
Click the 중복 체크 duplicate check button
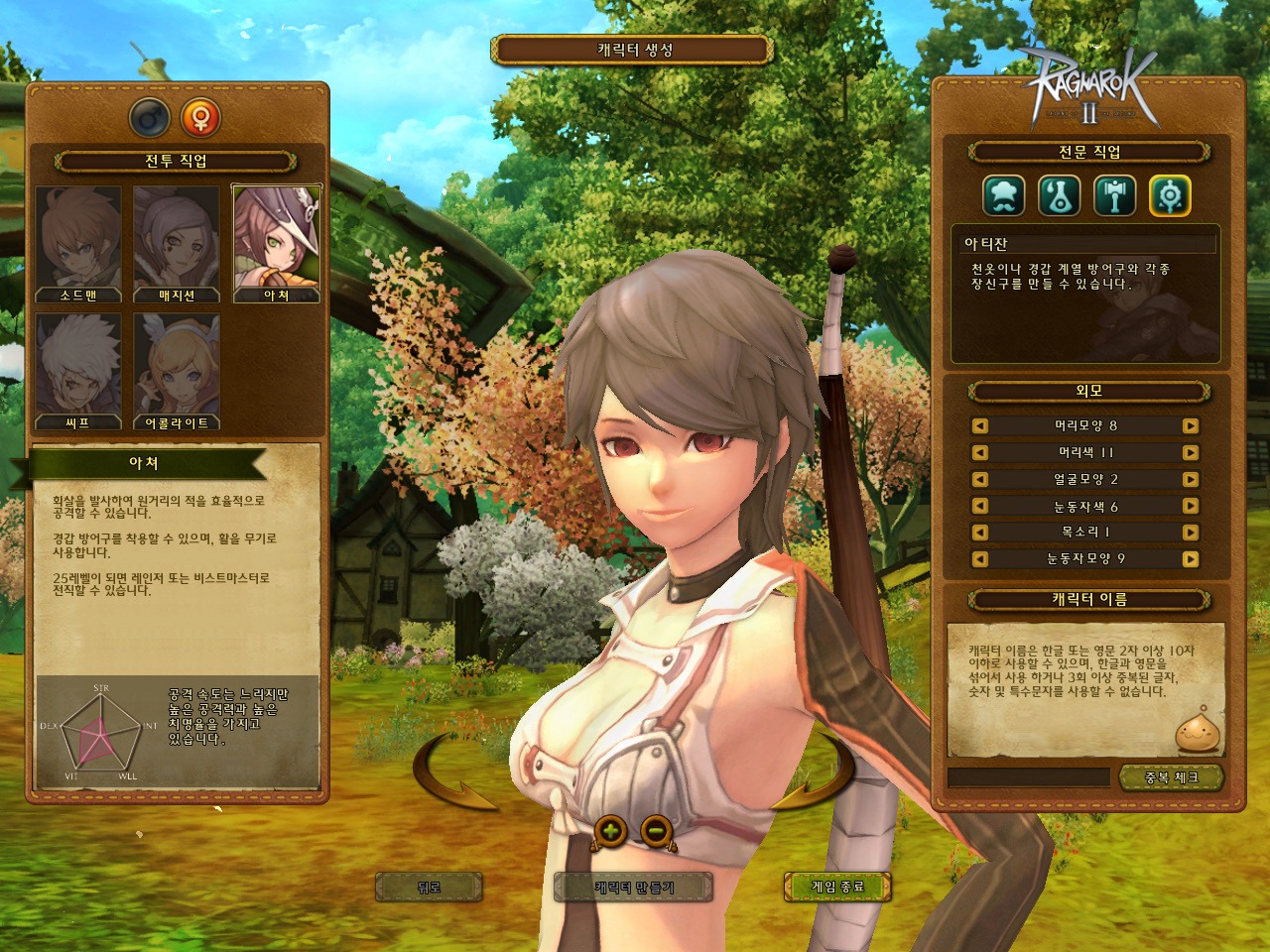point(1171,777)
